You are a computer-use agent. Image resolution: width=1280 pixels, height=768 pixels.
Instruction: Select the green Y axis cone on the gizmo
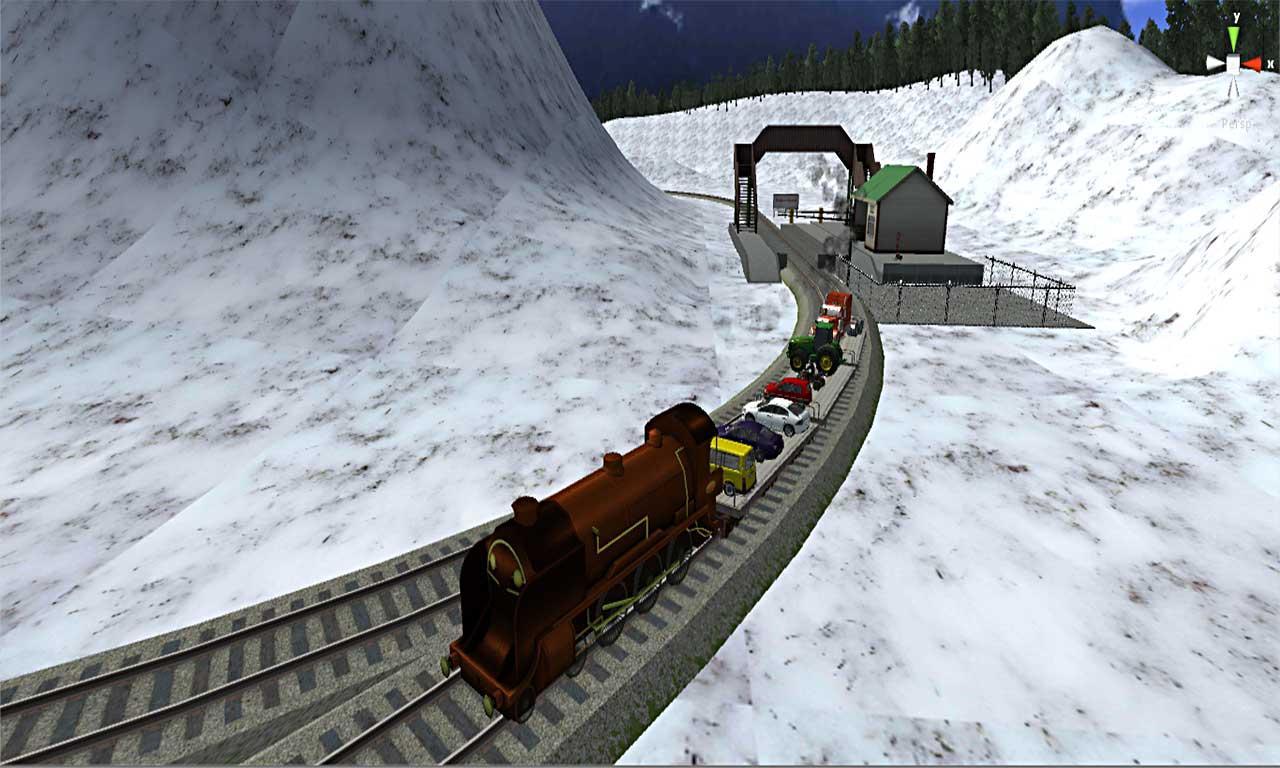click(x=1234, y=36)
